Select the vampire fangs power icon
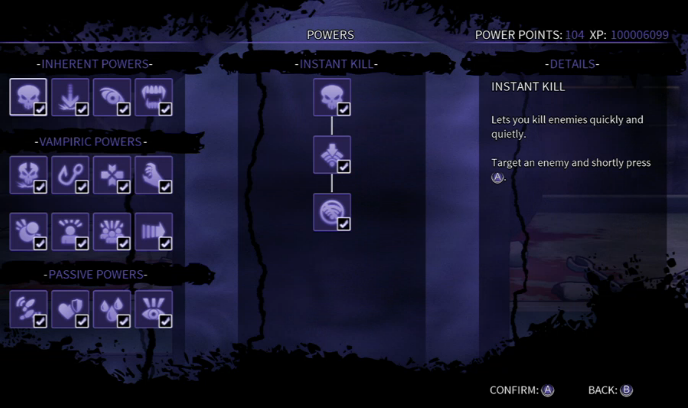This screenshot has height=408, width=688. pyautogui.click(x=154, y=98)
